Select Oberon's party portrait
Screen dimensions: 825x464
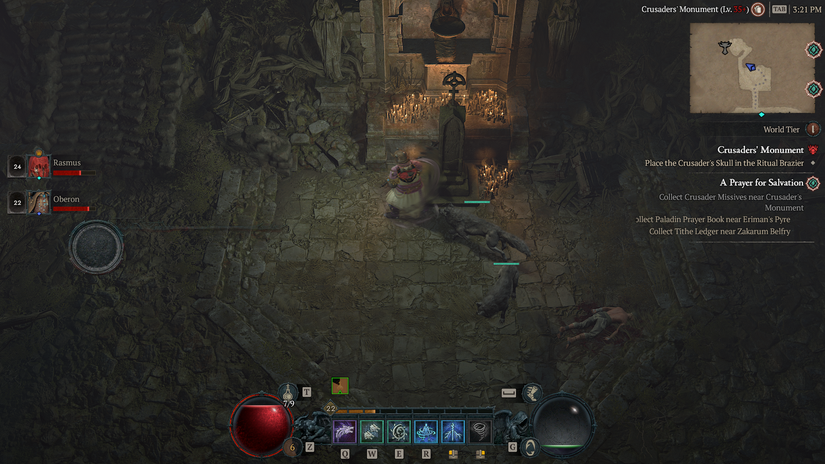38,201
